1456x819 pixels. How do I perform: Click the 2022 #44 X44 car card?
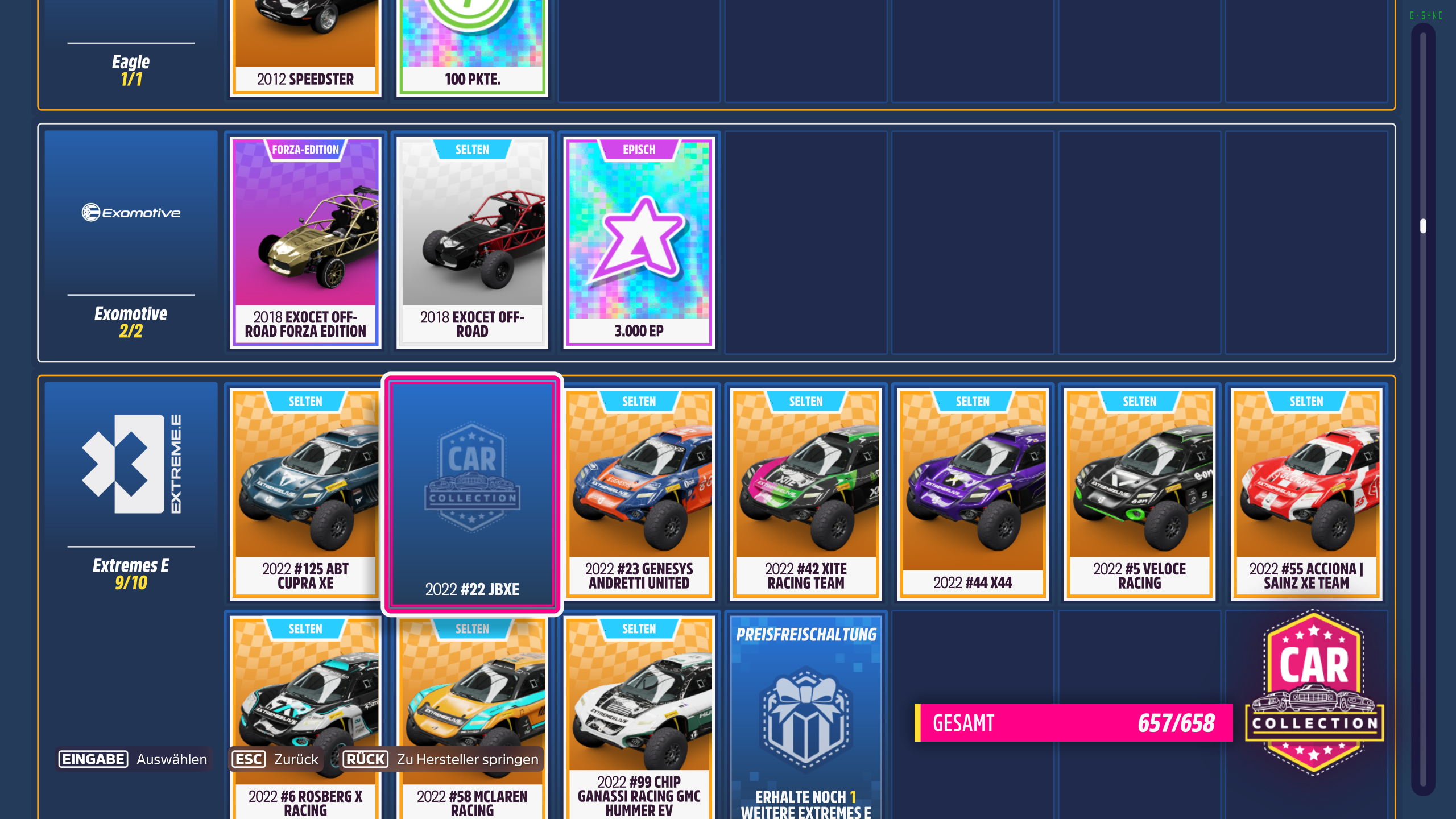[972, 492]
